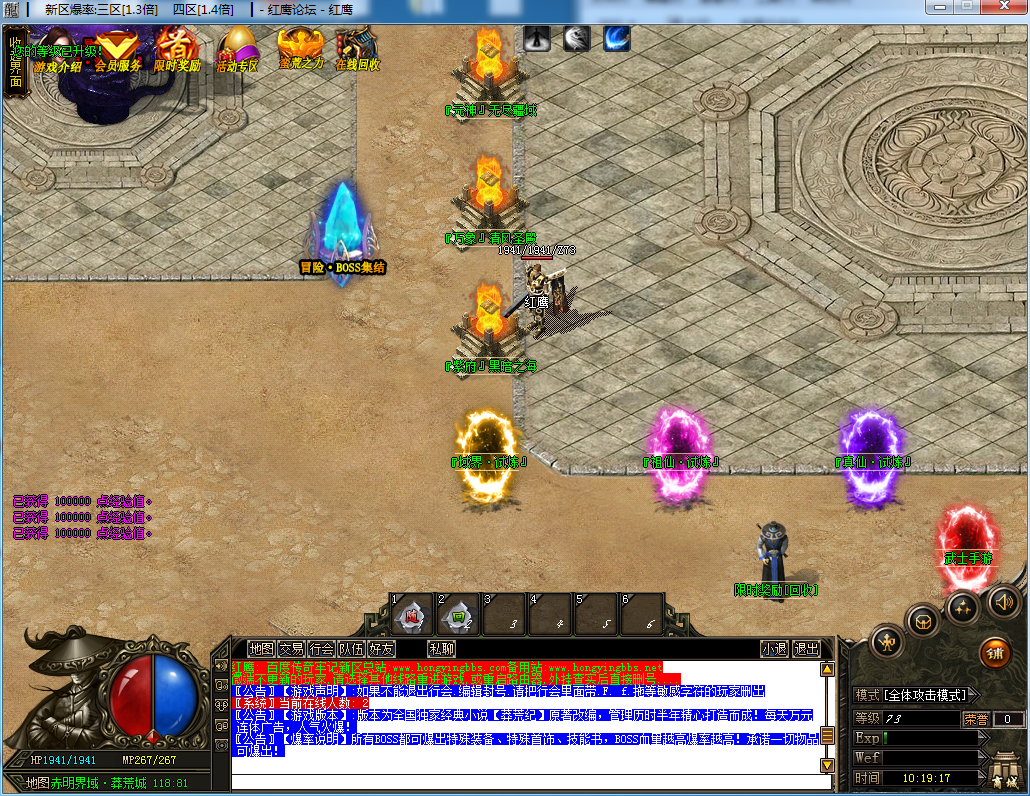Use the green scroll in hotbar slot 2

click(458, 615)
